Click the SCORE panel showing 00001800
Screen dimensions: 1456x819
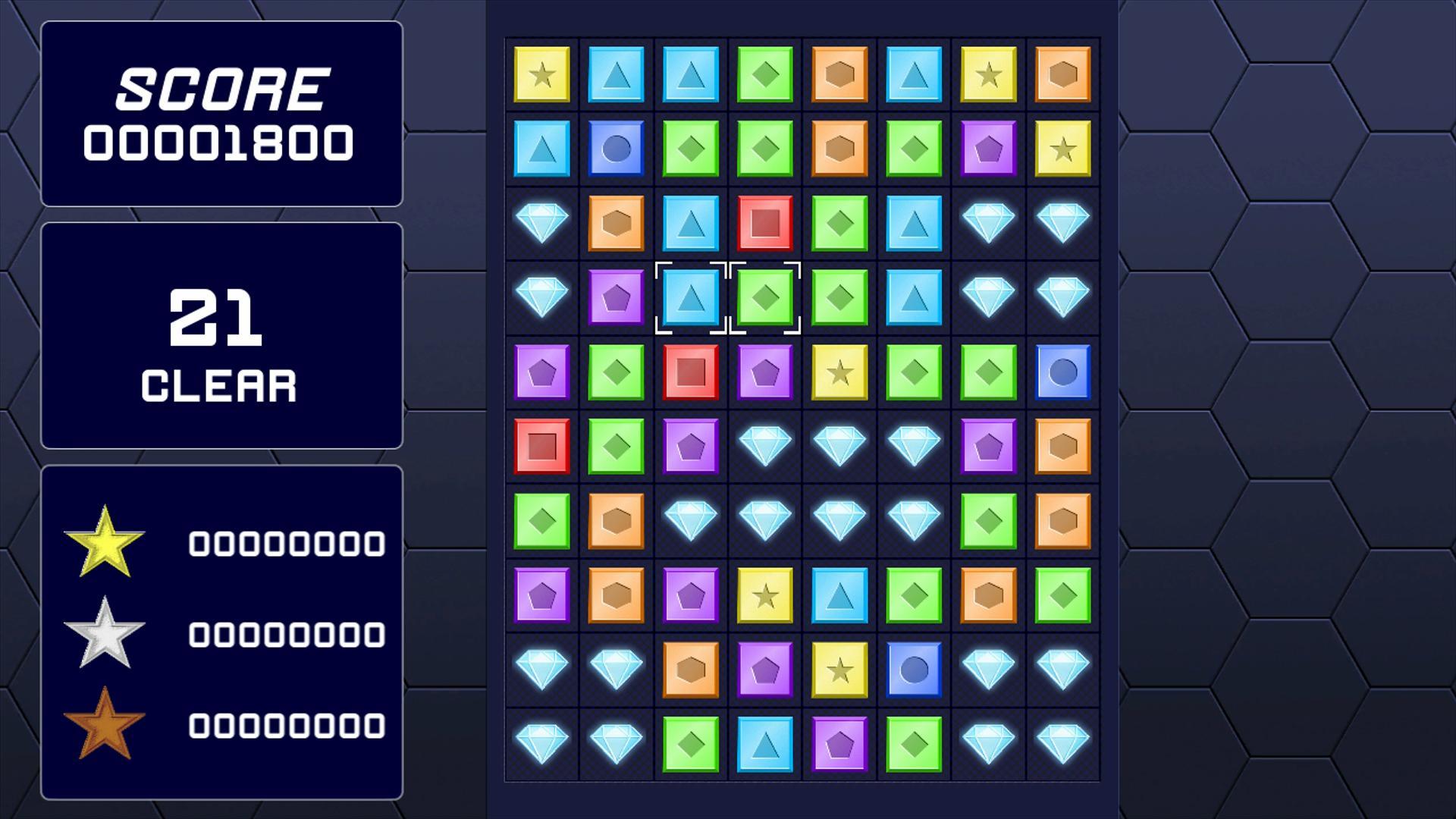click(x=221, y=114)
